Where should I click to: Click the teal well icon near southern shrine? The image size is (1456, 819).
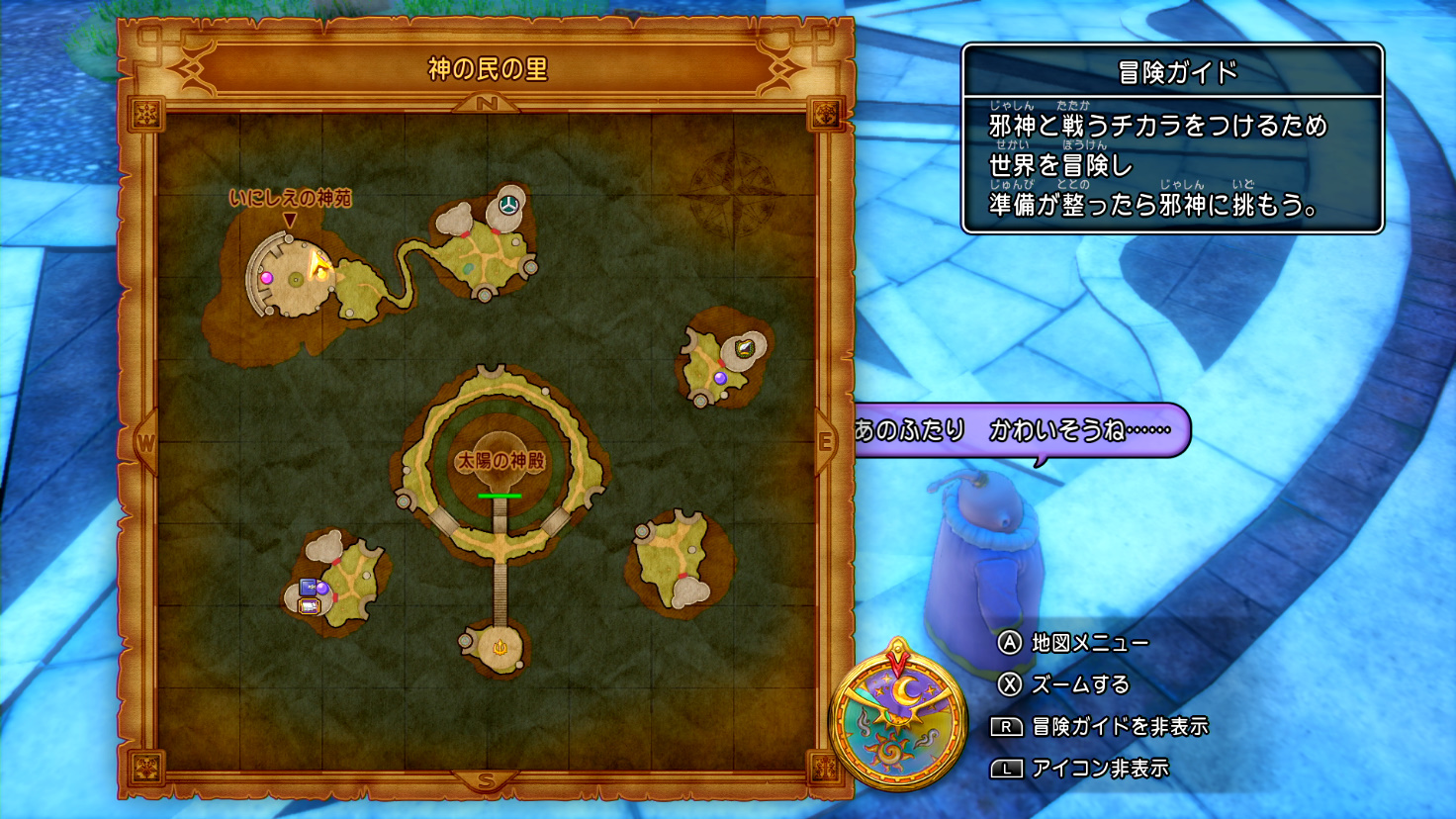[x=464, y=641]
